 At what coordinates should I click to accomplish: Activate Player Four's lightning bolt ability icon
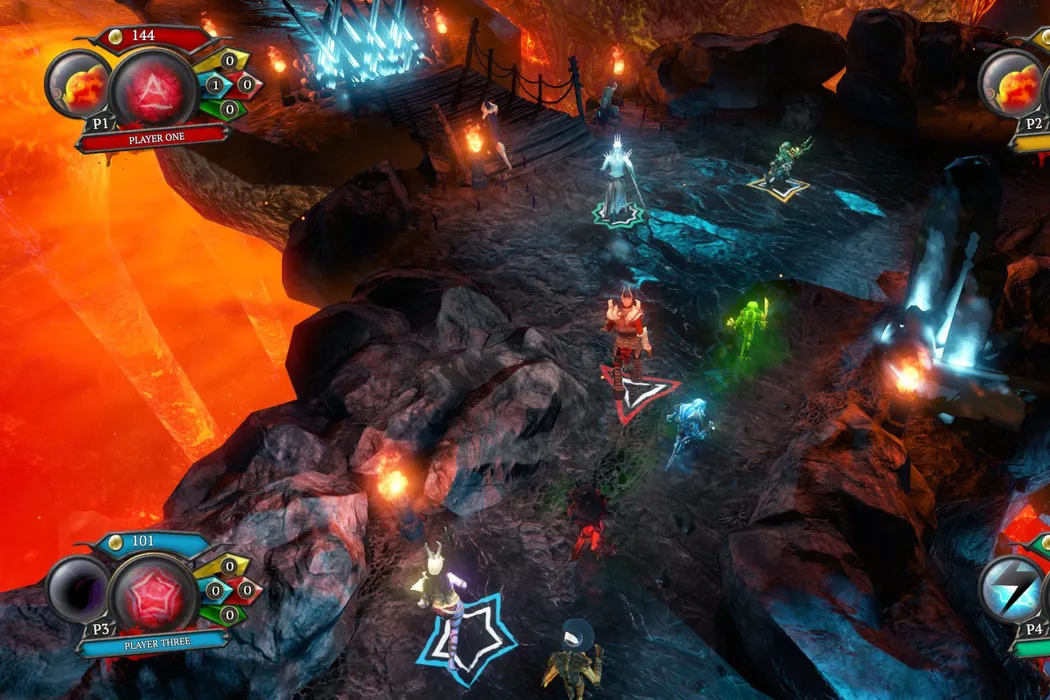(x=1012, y=591)
